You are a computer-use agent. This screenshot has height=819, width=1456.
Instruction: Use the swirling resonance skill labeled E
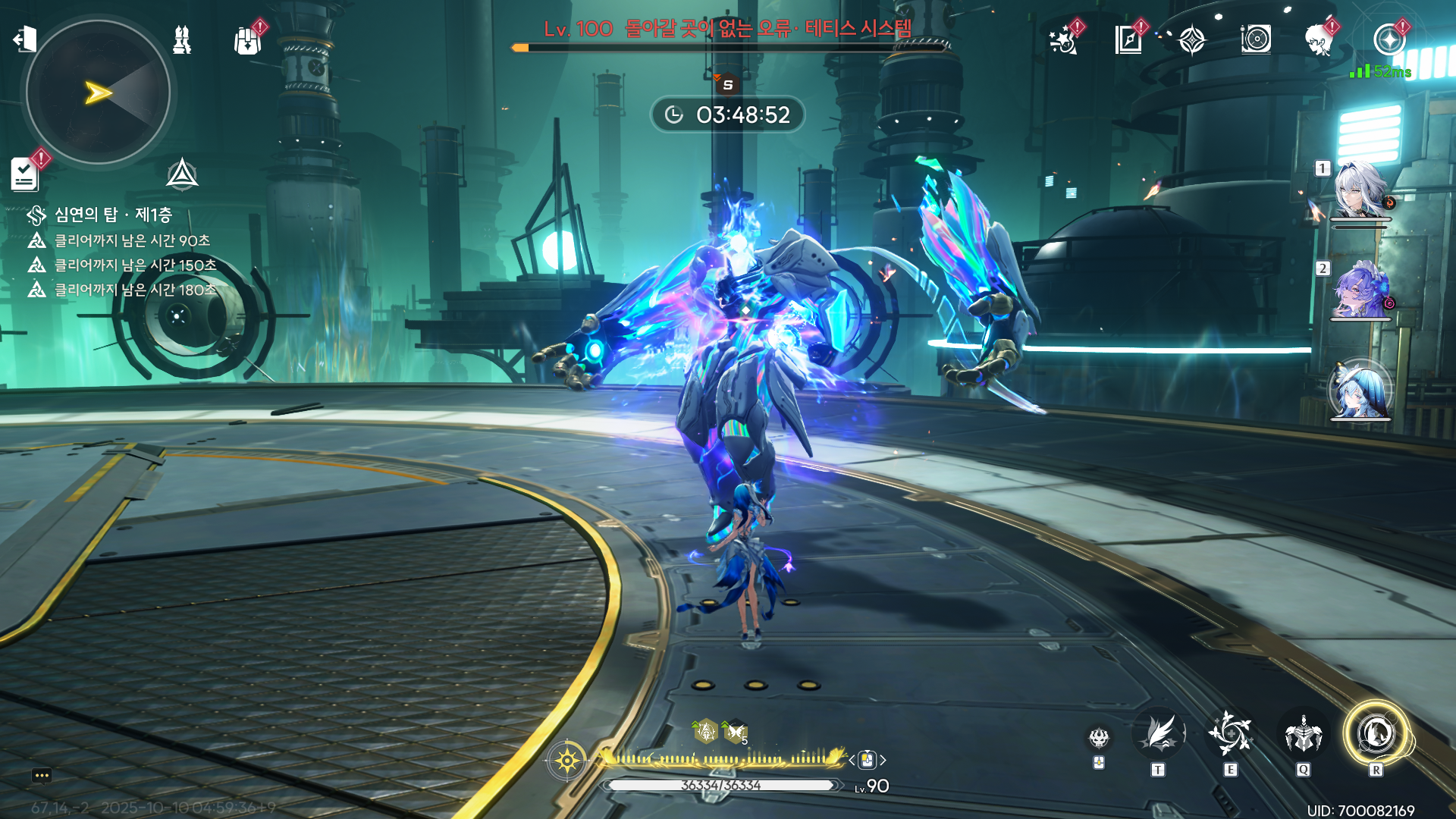point(1230,734)
